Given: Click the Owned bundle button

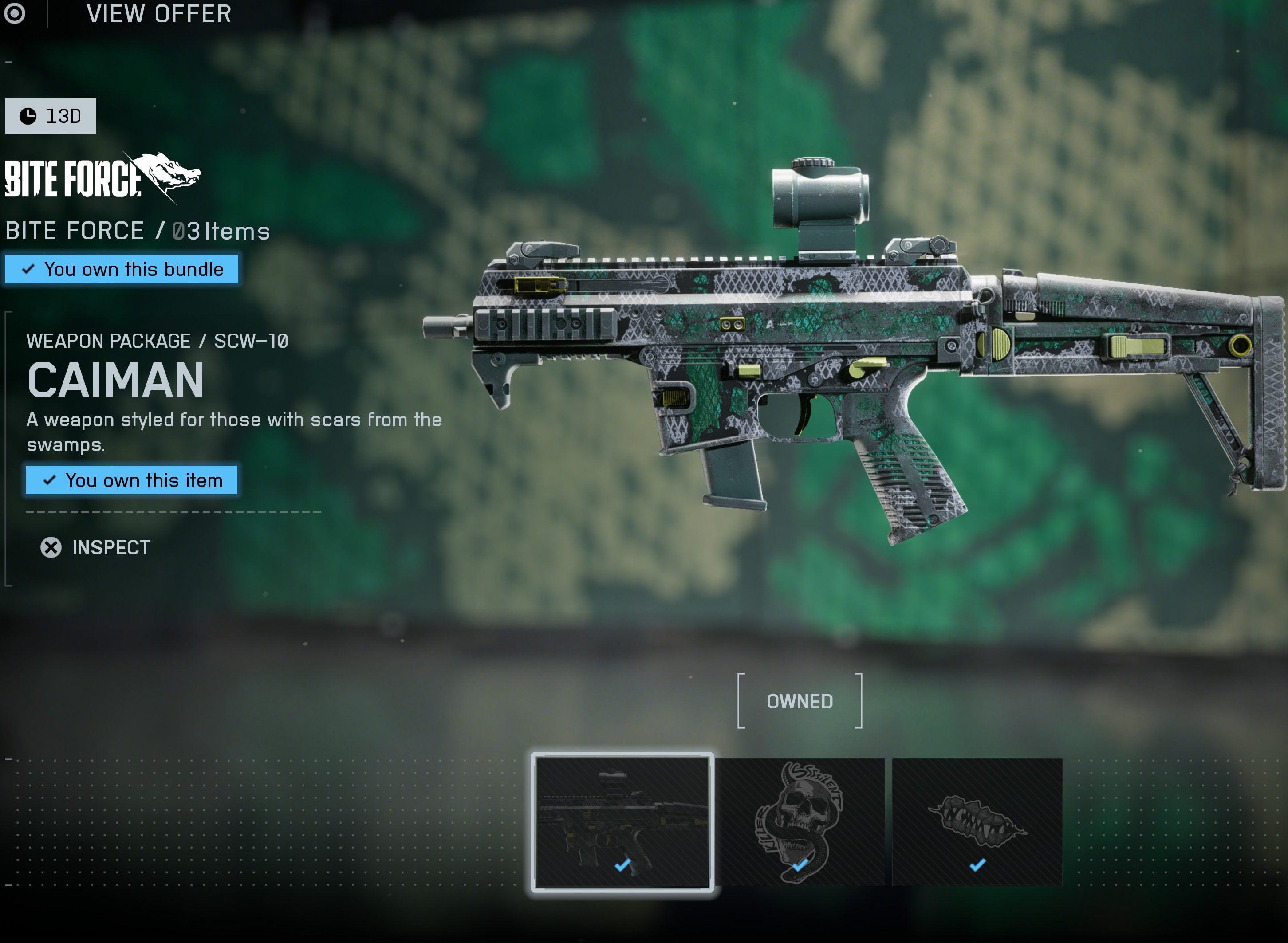Looking at the screenshot, I should pos(800,701).
